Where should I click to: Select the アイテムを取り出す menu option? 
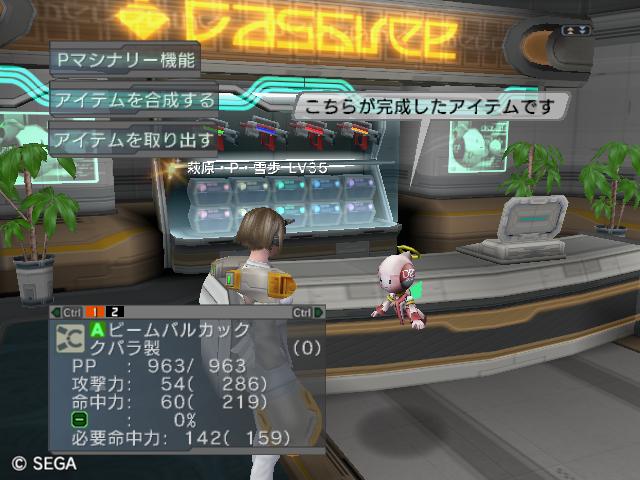133,139
